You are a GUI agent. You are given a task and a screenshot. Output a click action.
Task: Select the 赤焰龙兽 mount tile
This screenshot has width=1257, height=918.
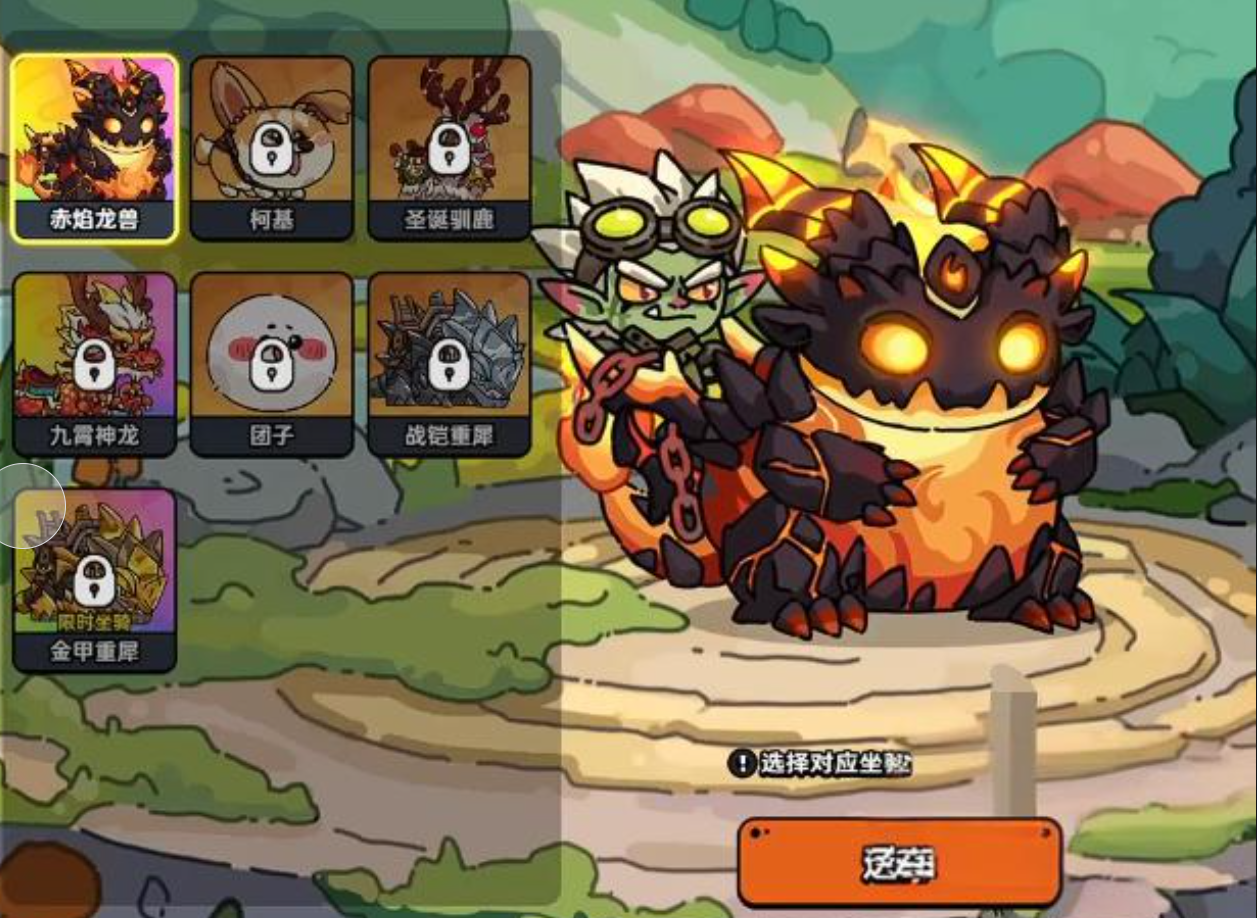pyautogui.click(x=95, y=147)
